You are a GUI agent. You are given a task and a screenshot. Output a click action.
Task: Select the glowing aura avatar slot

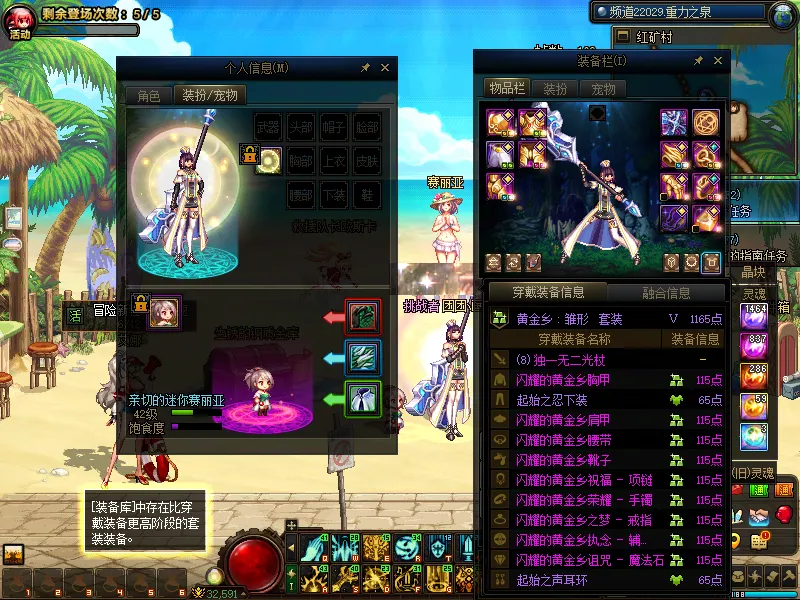(268, 160)
